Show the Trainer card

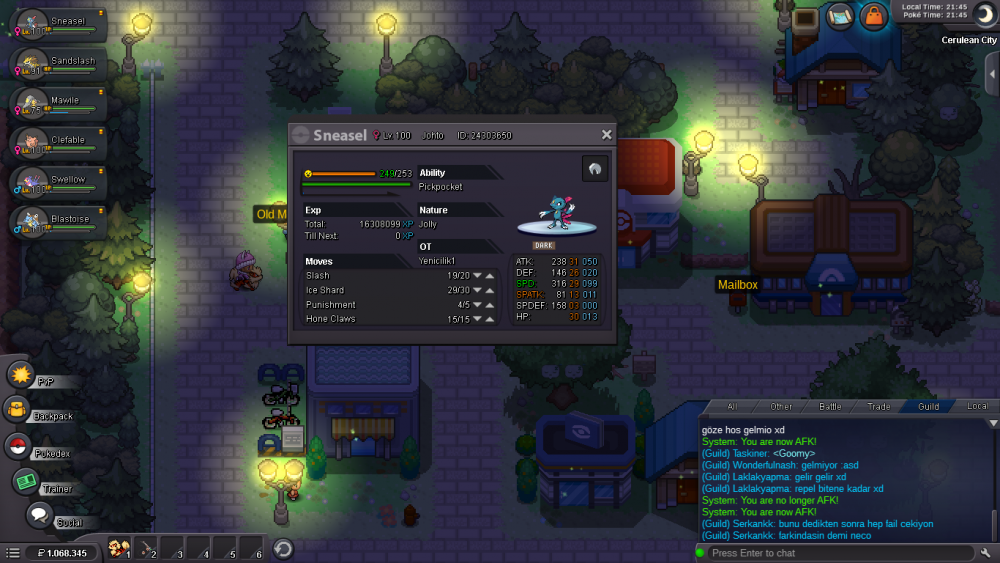[x=40, y=484]
